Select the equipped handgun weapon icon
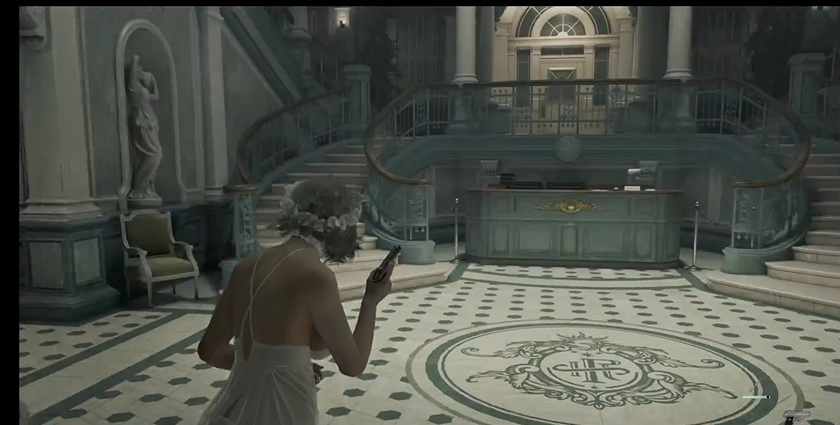Image resolution: width=840 pixels, height=425 pixels. click(797, 415)
